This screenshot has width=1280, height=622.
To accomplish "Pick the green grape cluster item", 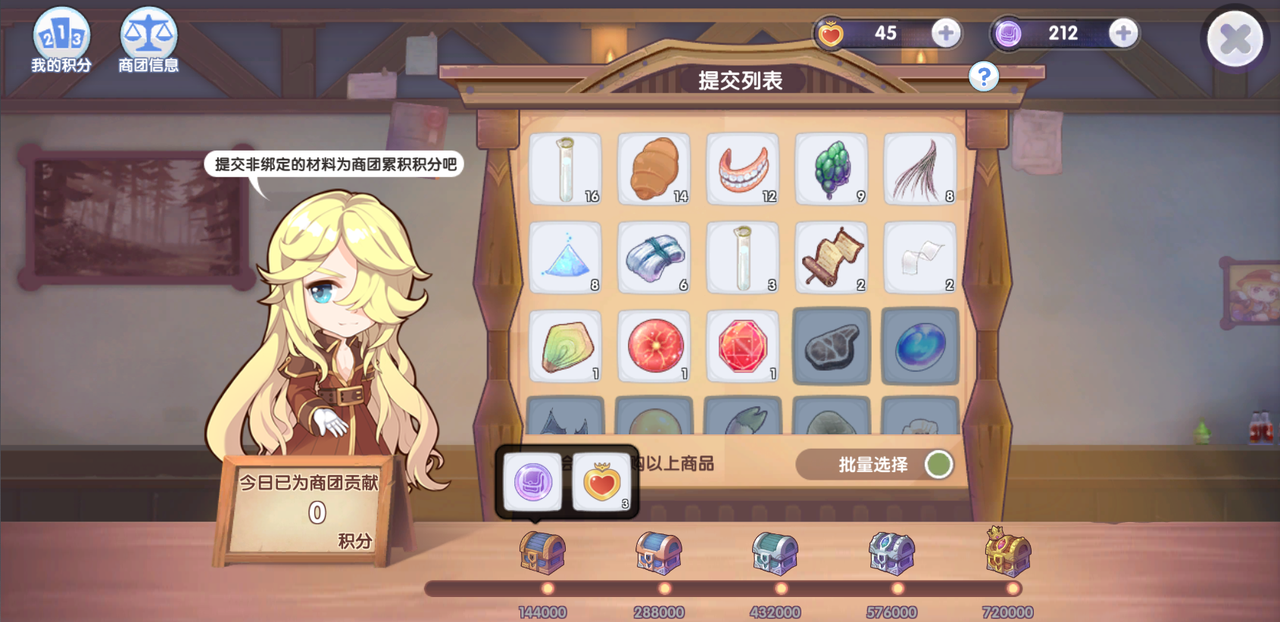I will [x=831, y=169].
